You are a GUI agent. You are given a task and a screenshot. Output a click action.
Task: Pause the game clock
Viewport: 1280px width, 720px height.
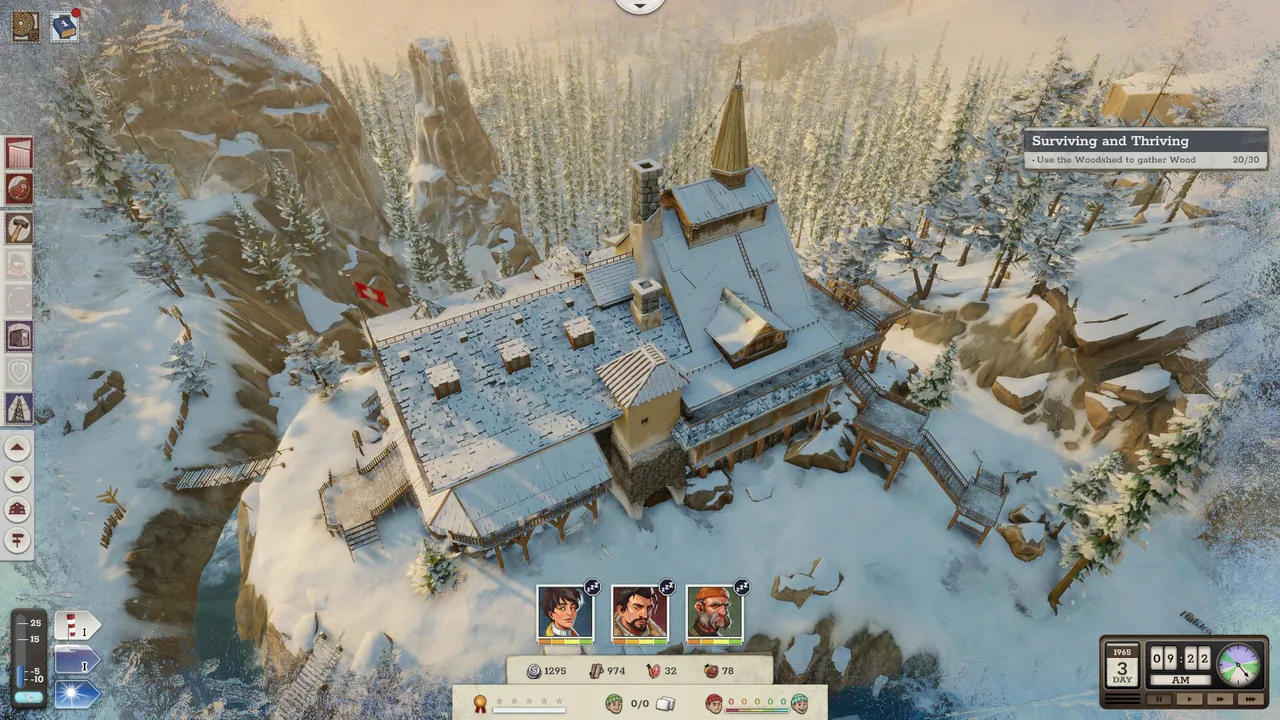point(1159,700)
